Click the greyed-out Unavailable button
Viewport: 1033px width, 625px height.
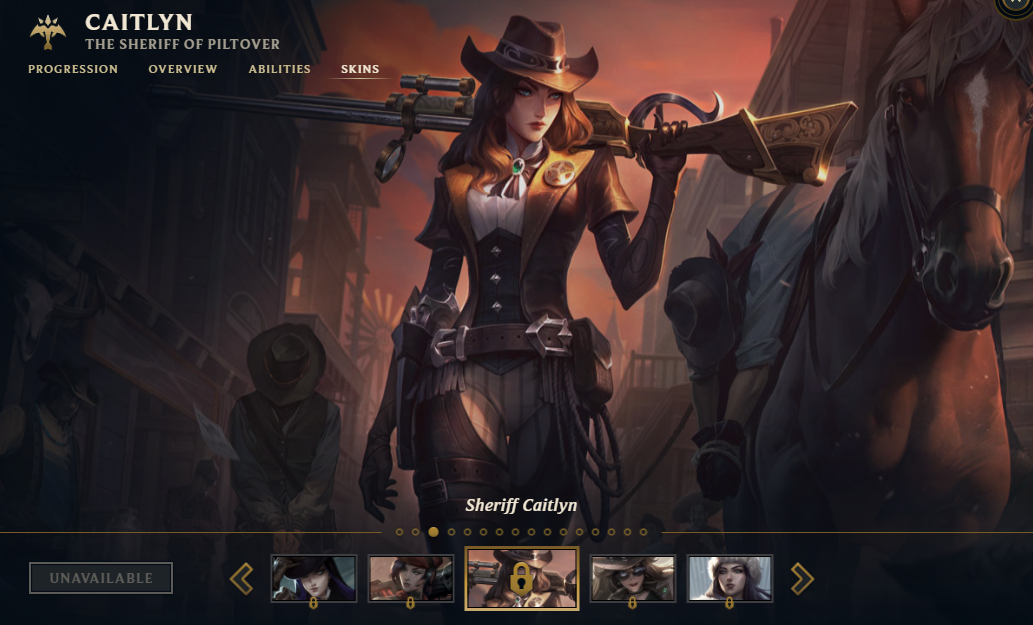click(x=101, y=578)
